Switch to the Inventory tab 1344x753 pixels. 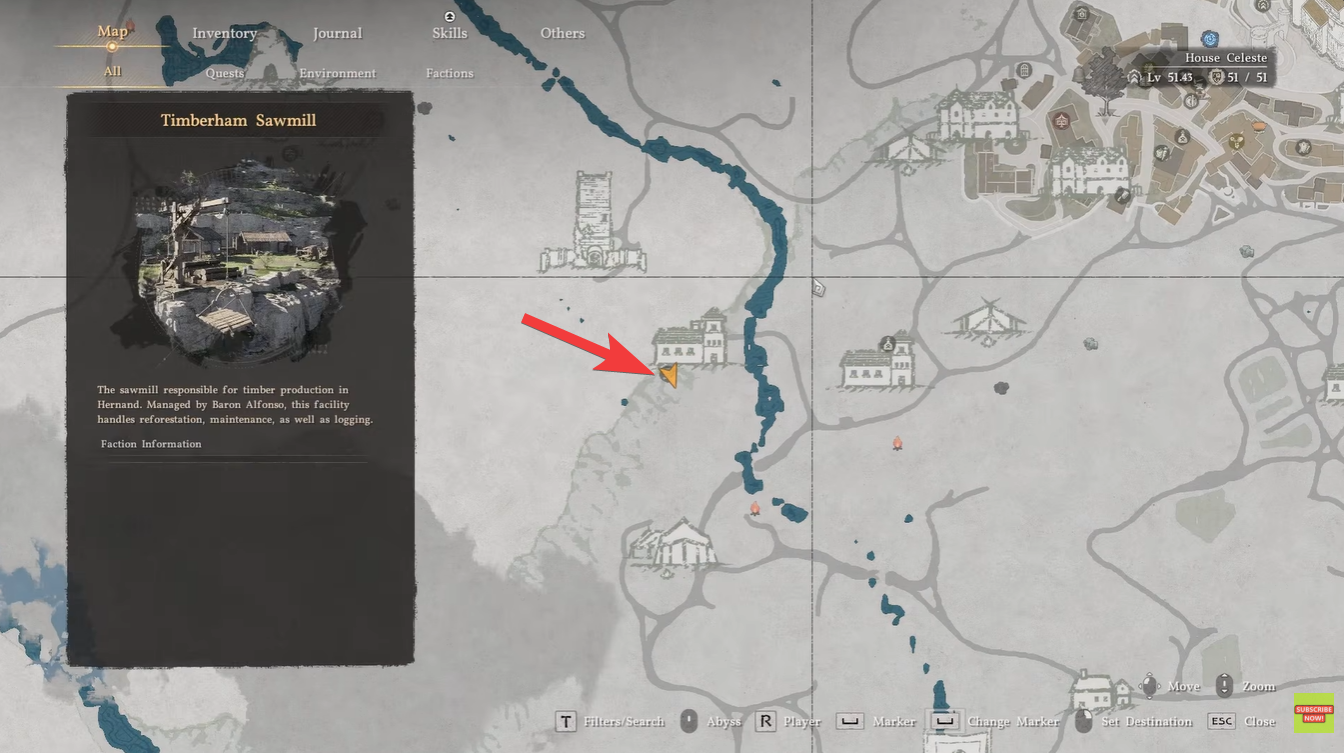[x=224, y=32]
